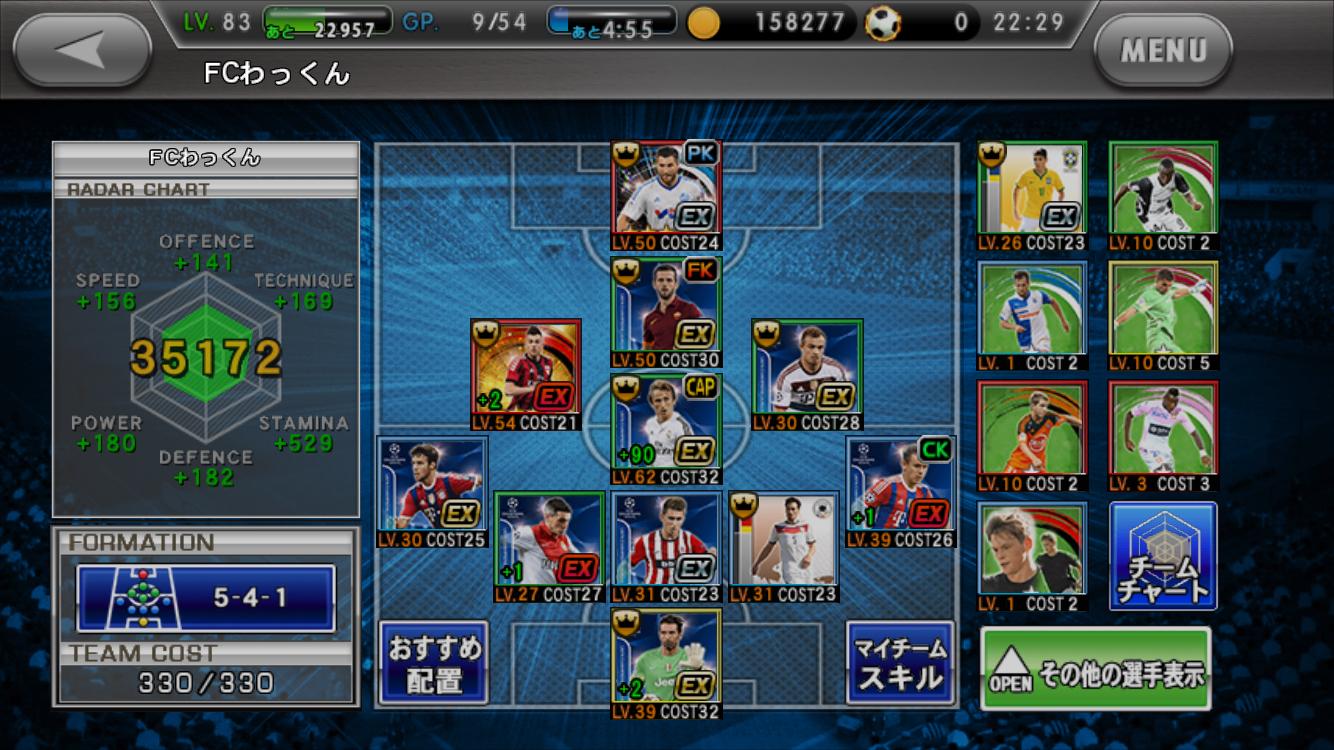
Task: Go back with the arrow button
Action: point(83,49)
